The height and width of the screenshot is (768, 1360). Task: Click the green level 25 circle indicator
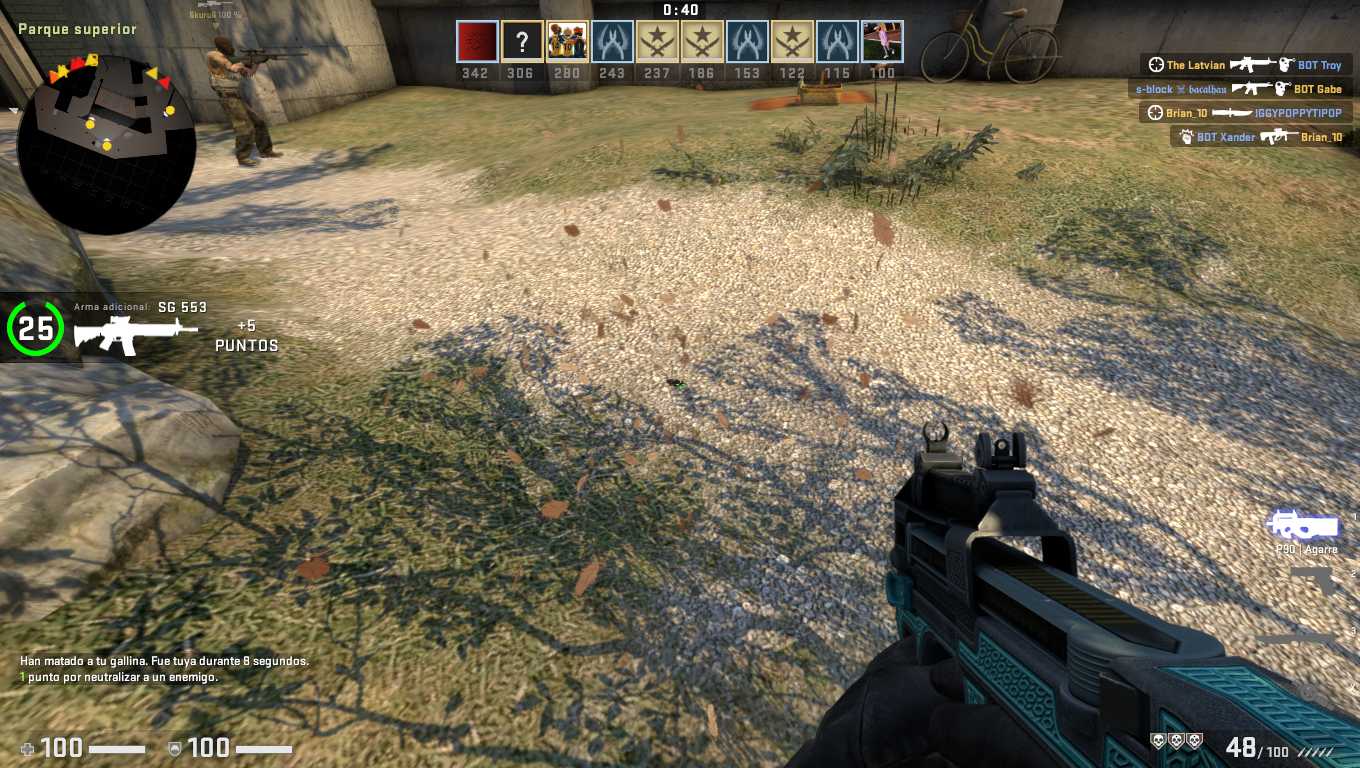(35, 329)
